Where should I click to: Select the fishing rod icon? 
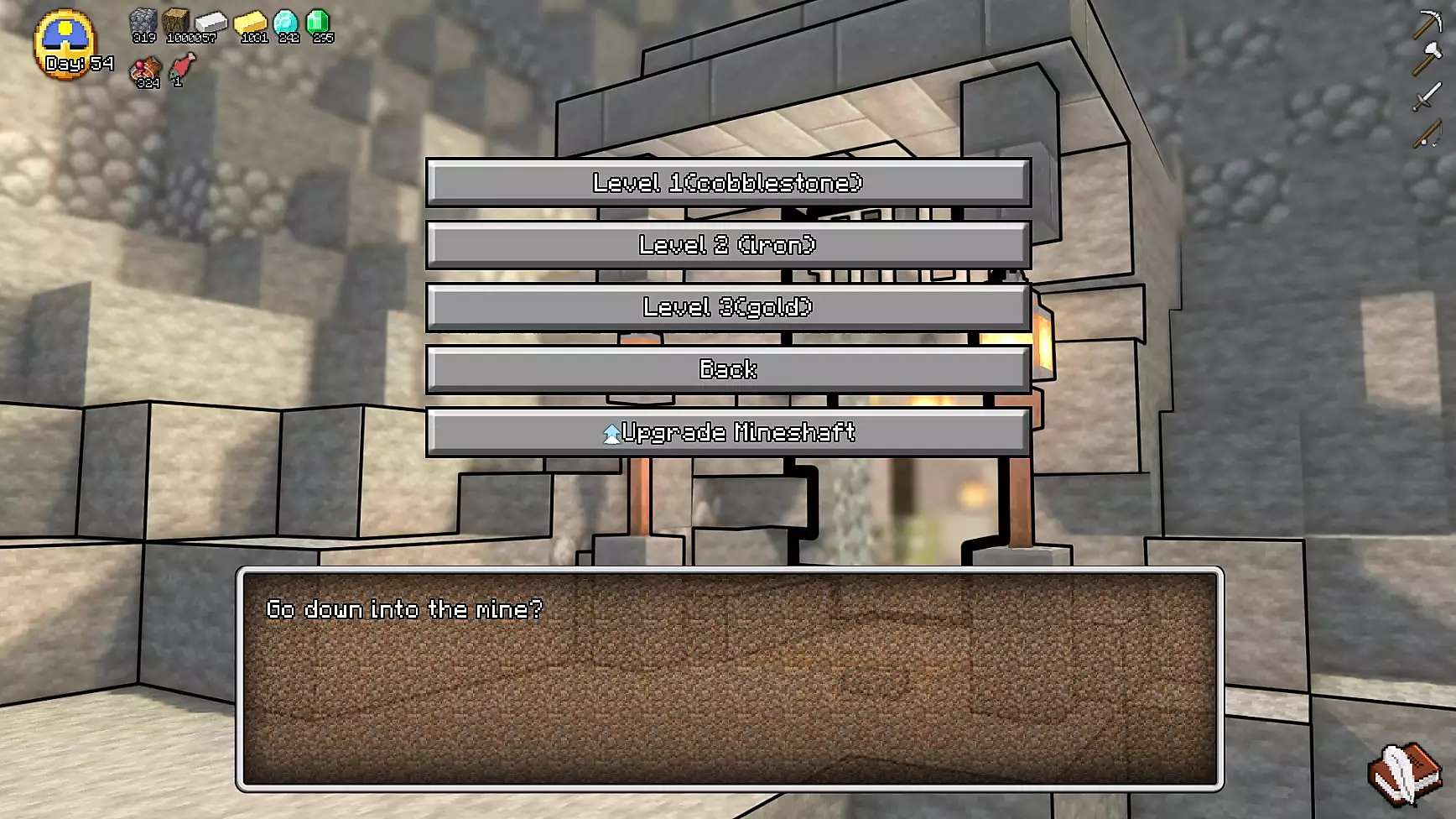(x=1427, y=133)
